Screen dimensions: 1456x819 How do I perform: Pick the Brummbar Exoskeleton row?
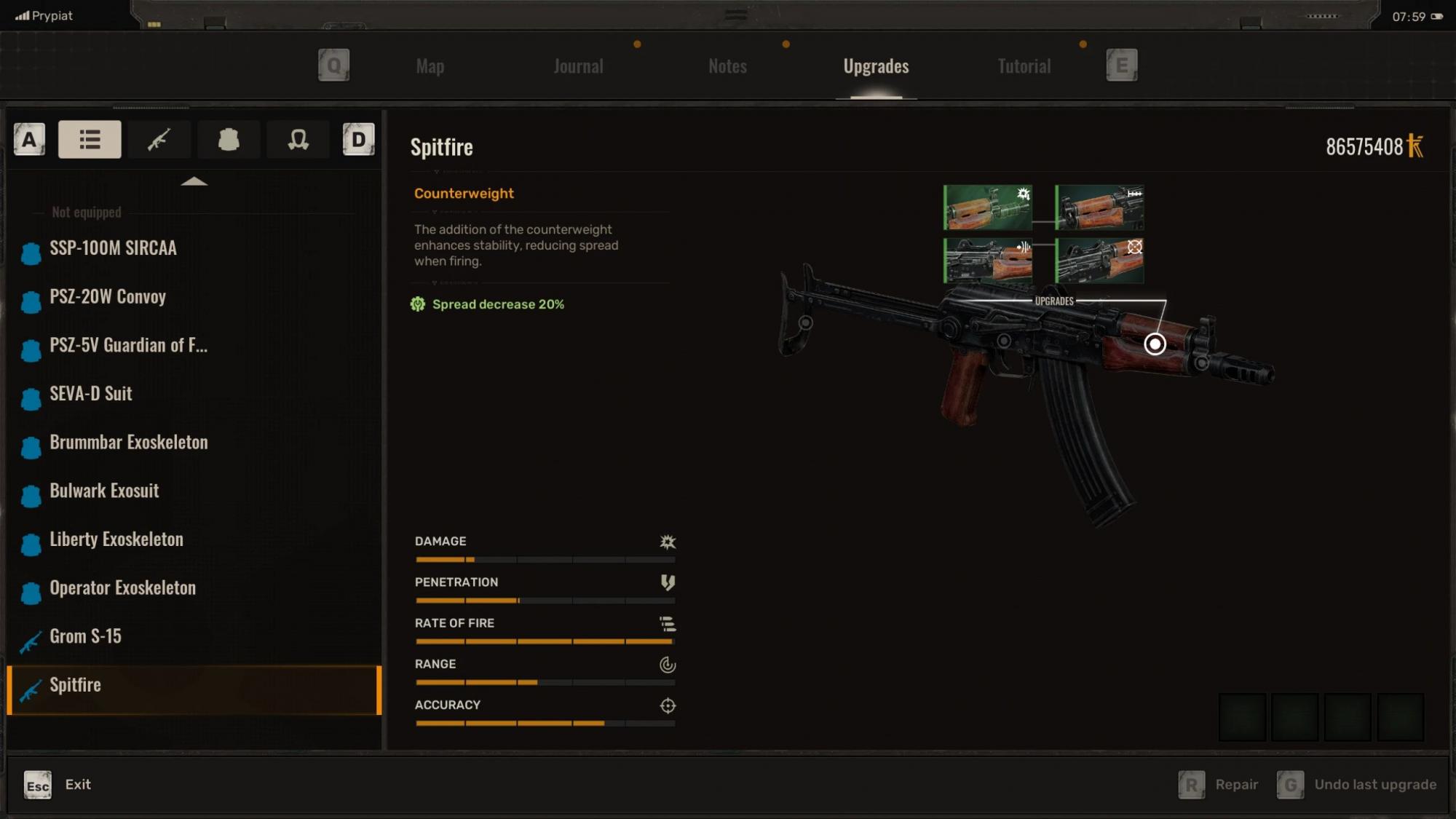click(129, 443)
